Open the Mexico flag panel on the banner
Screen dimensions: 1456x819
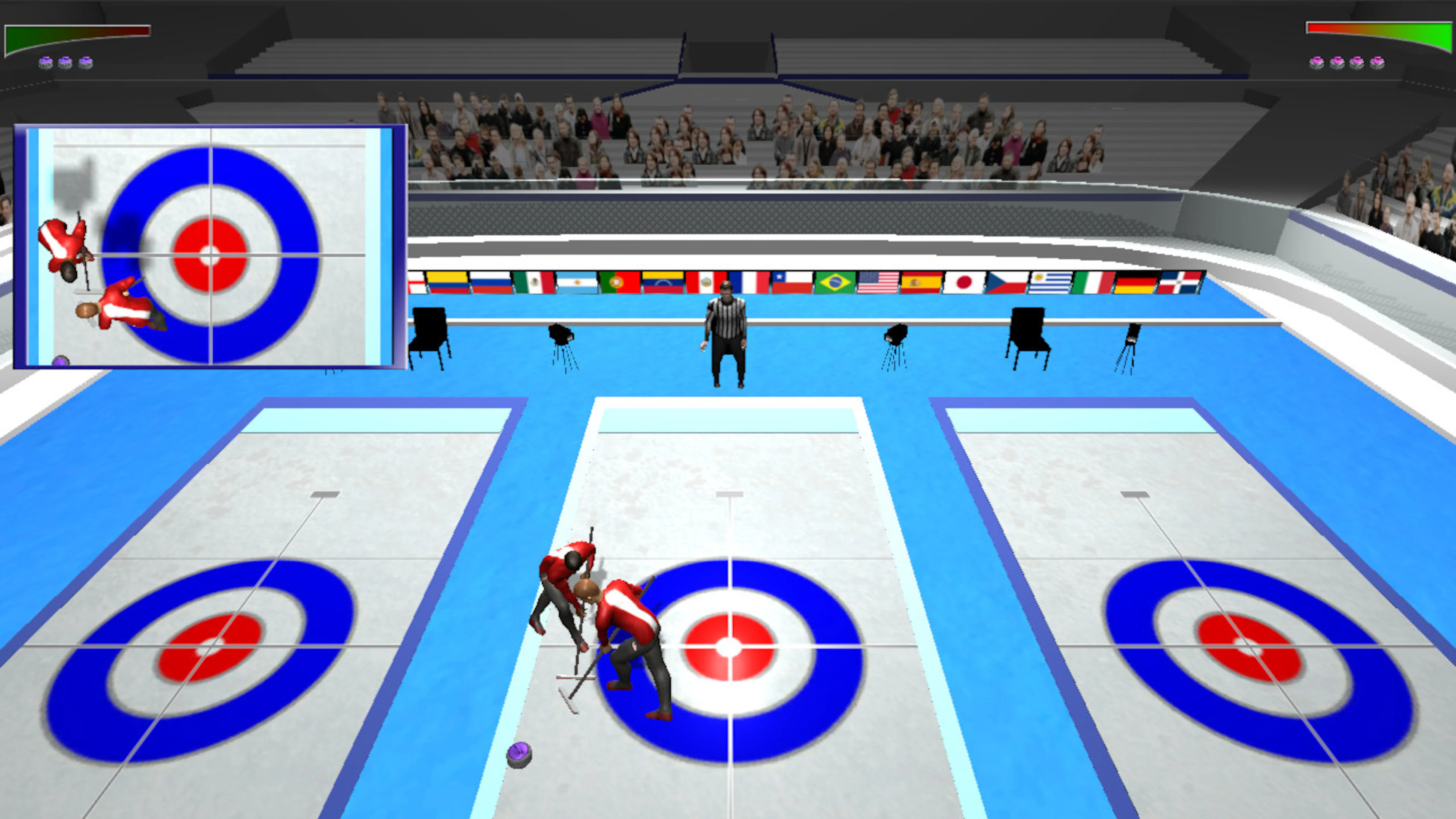(535, 282)
